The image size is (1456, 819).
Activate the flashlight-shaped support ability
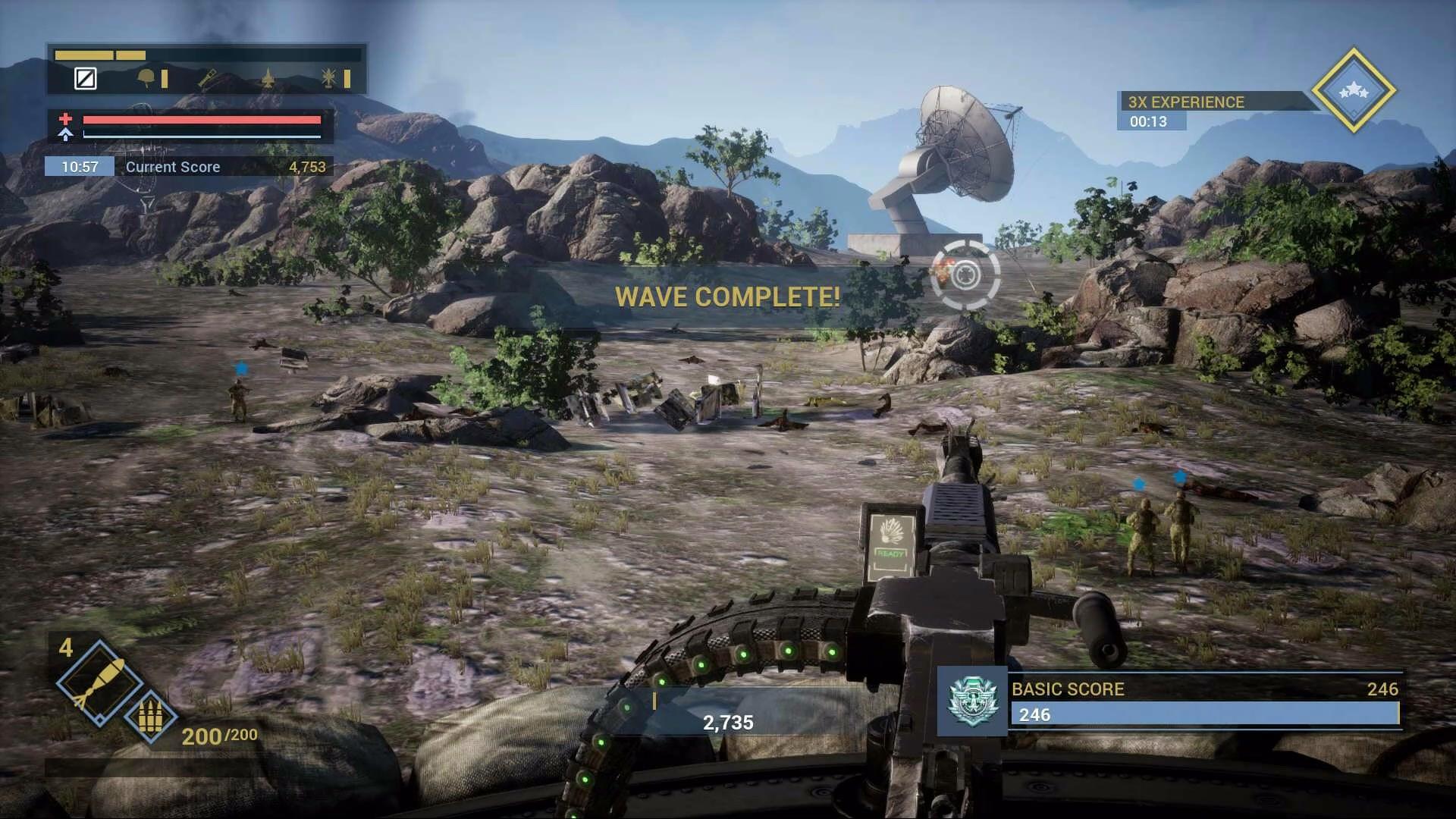point(208,78)
